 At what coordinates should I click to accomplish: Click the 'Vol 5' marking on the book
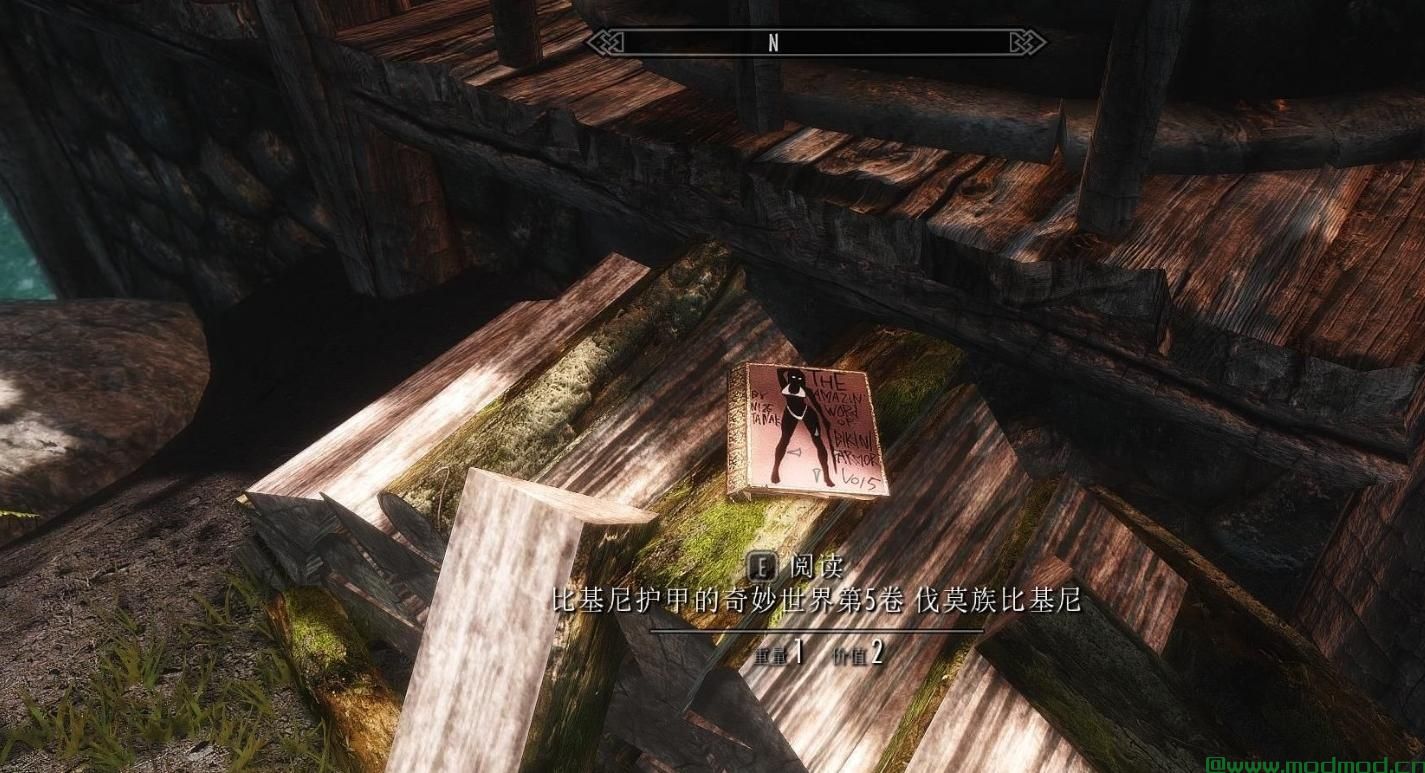(858, 479)
